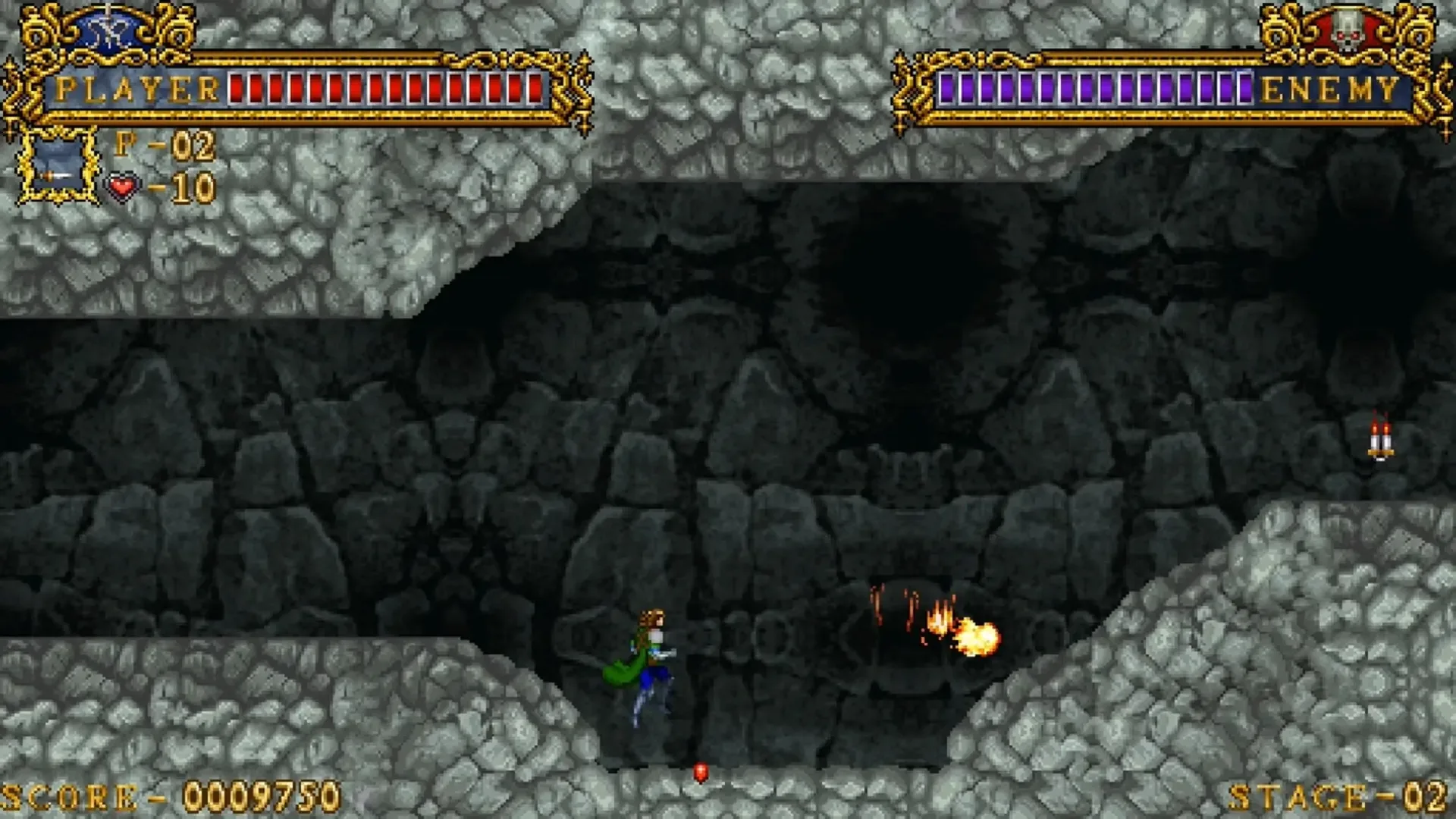Select the dagger sub-weapon icon
Viewport: 1456px width, 819px height.
[55, 174]
